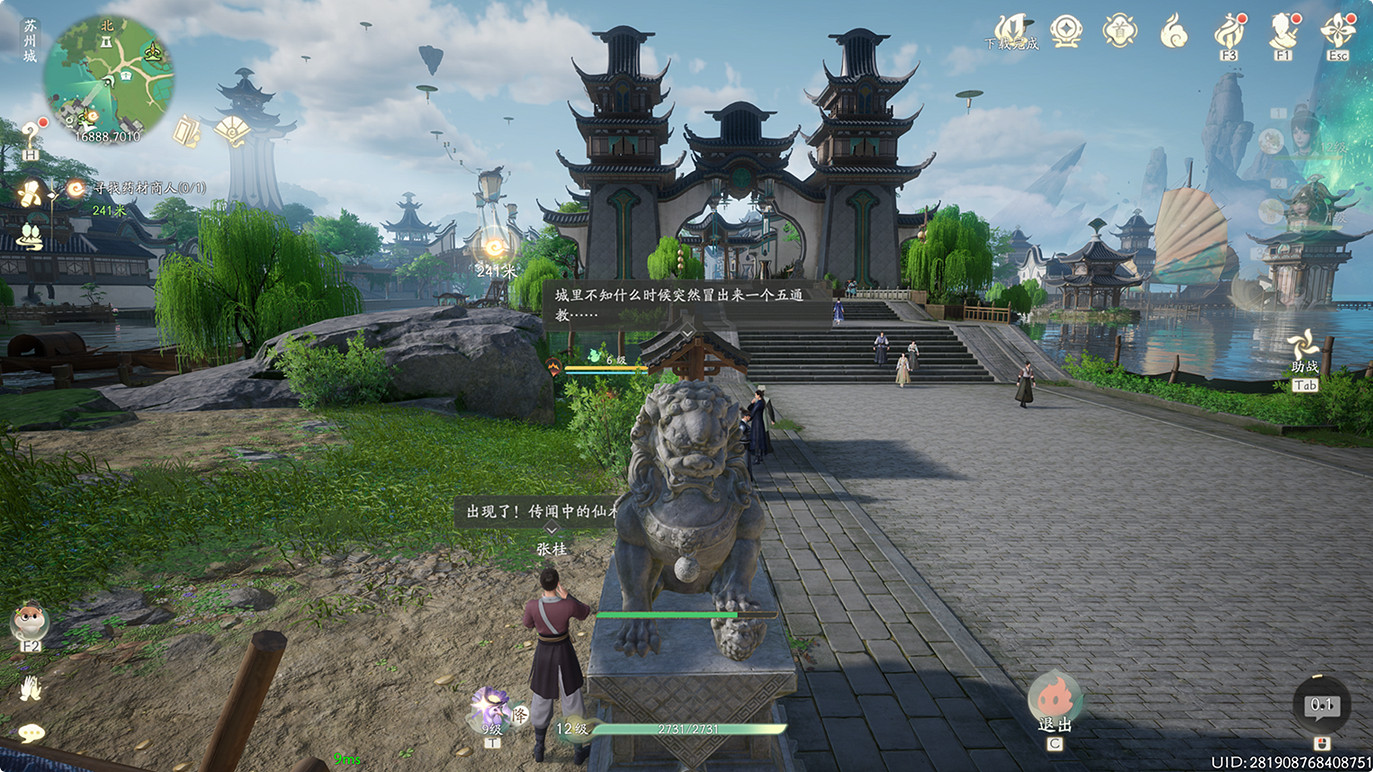Open the character profile F1 menu
This screenshot has height=772, width=1373.
click(x=1283, y=32)
